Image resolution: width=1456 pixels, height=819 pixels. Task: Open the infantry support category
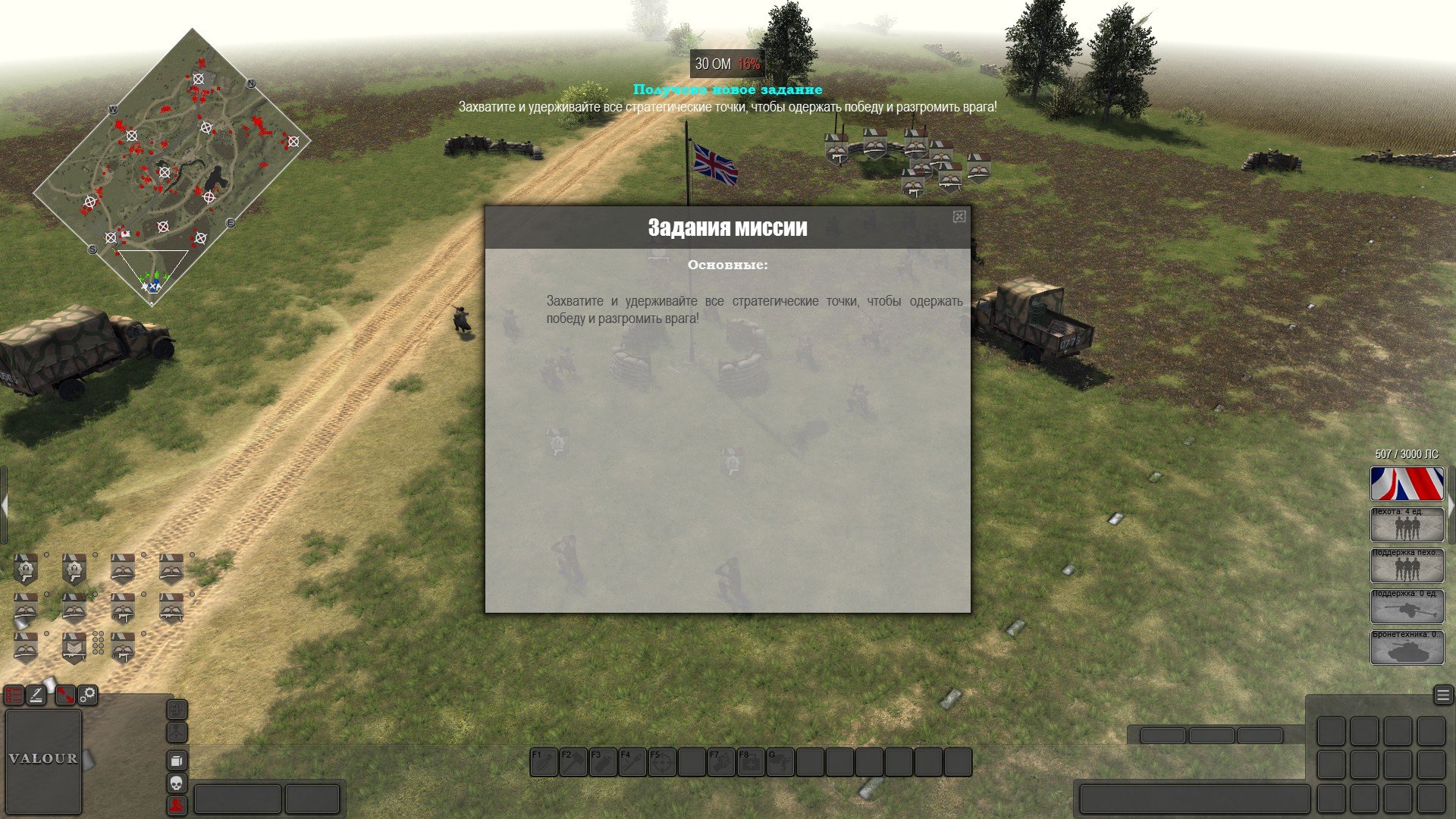(1407, 566)
